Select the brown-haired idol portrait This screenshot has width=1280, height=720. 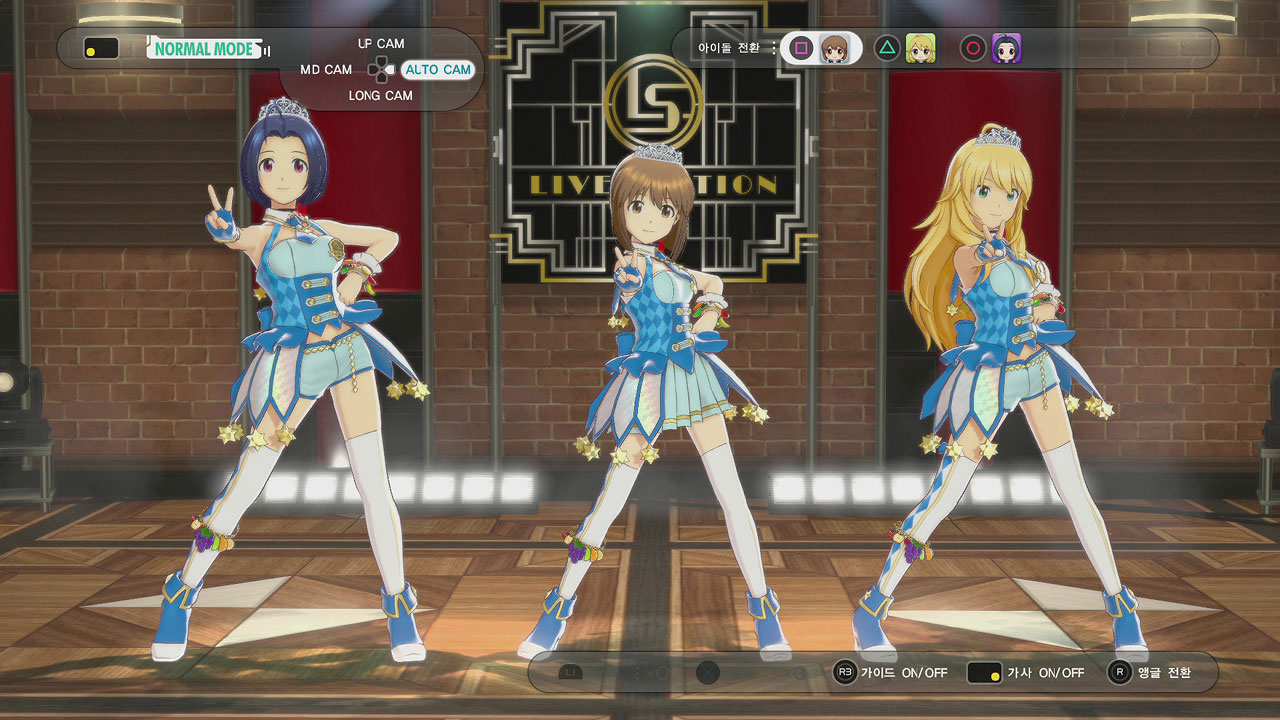tap(835, 48)
